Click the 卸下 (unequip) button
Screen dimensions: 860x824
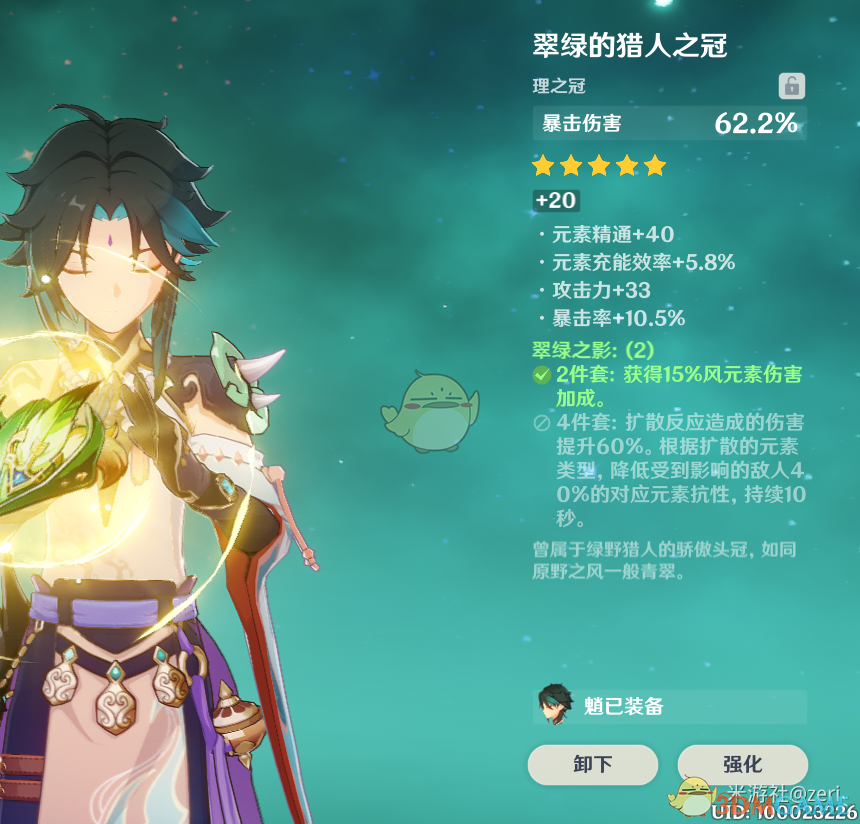click(593, 765)
